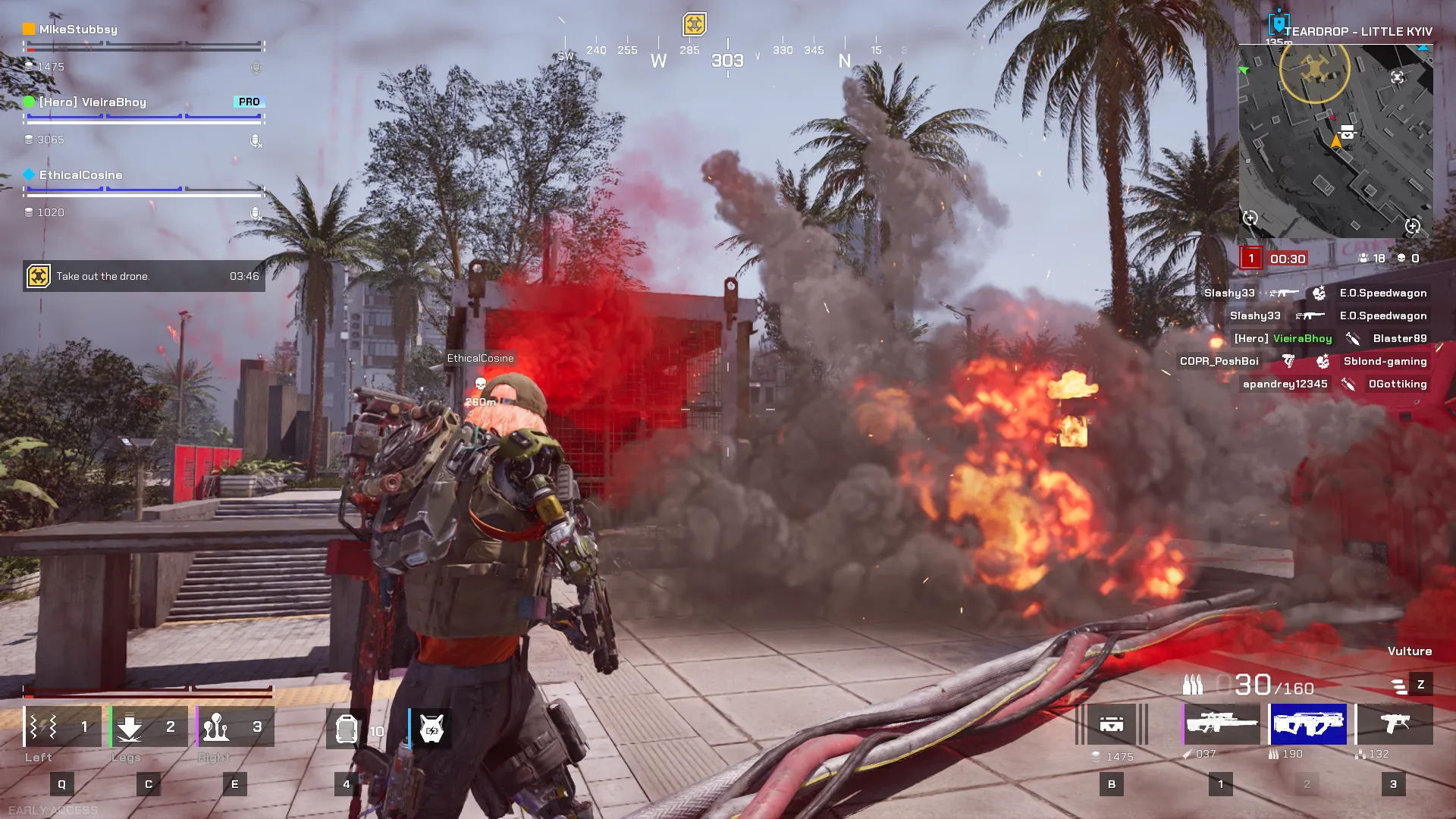Activate the Legs ability slot
The image size is (1456, 819).
click(149, 726)
